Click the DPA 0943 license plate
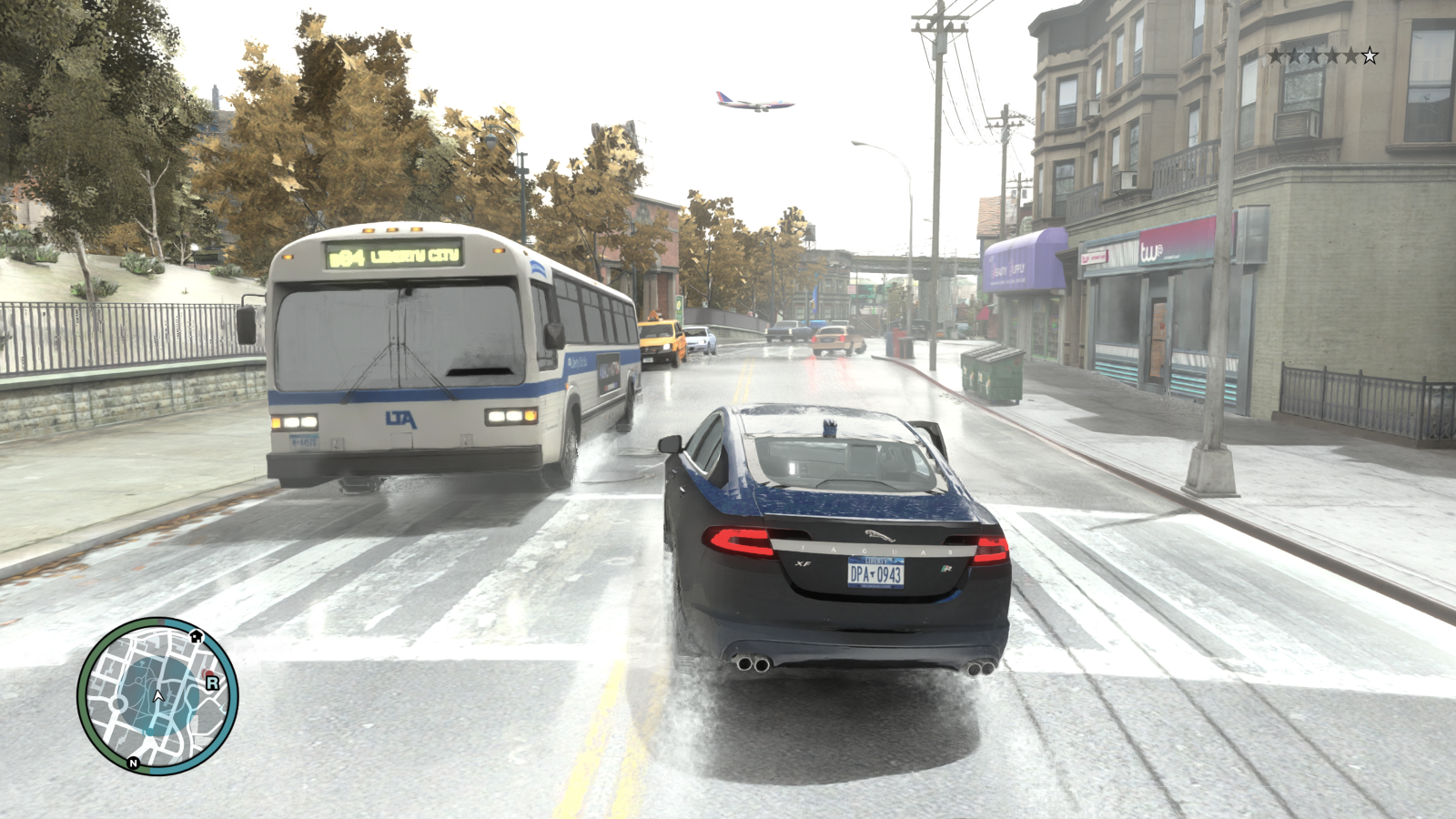This screenshot has height=819, width=1456. [875, 573]
